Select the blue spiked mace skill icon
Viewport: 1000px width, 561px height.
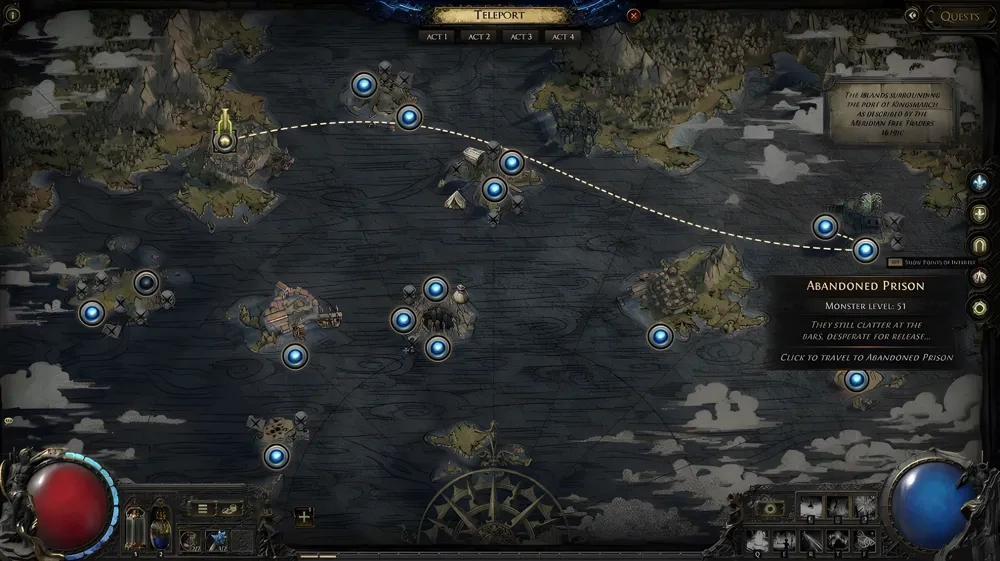(215, 541)
